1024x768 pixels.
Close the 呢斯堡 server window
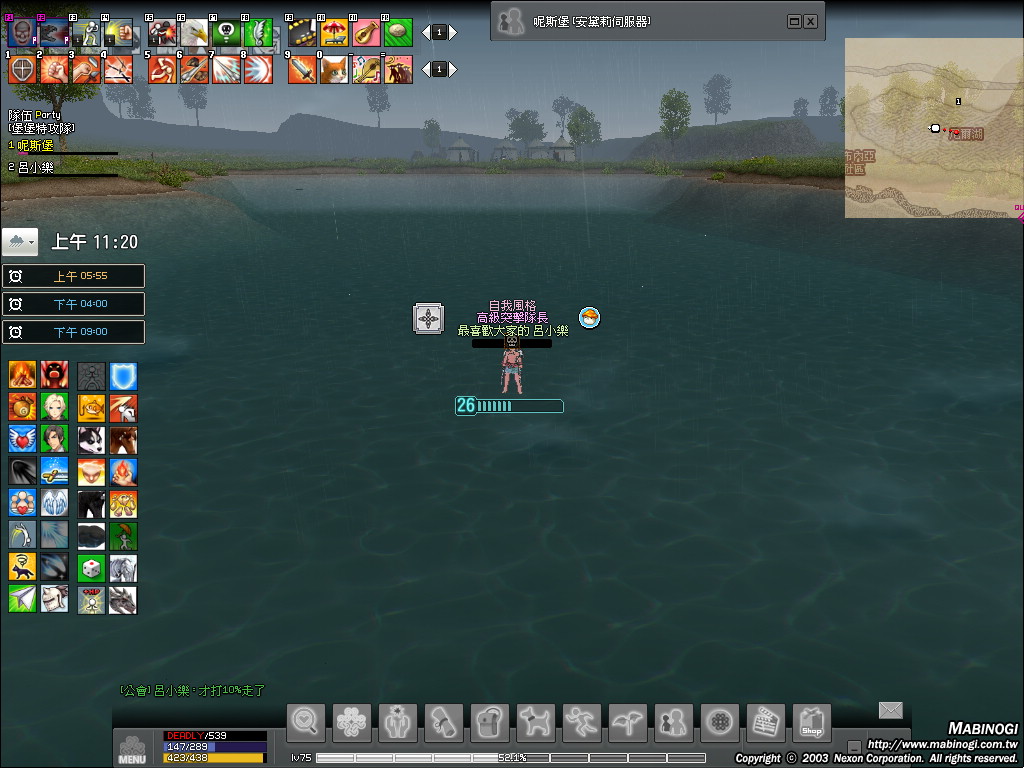point(810,21)
